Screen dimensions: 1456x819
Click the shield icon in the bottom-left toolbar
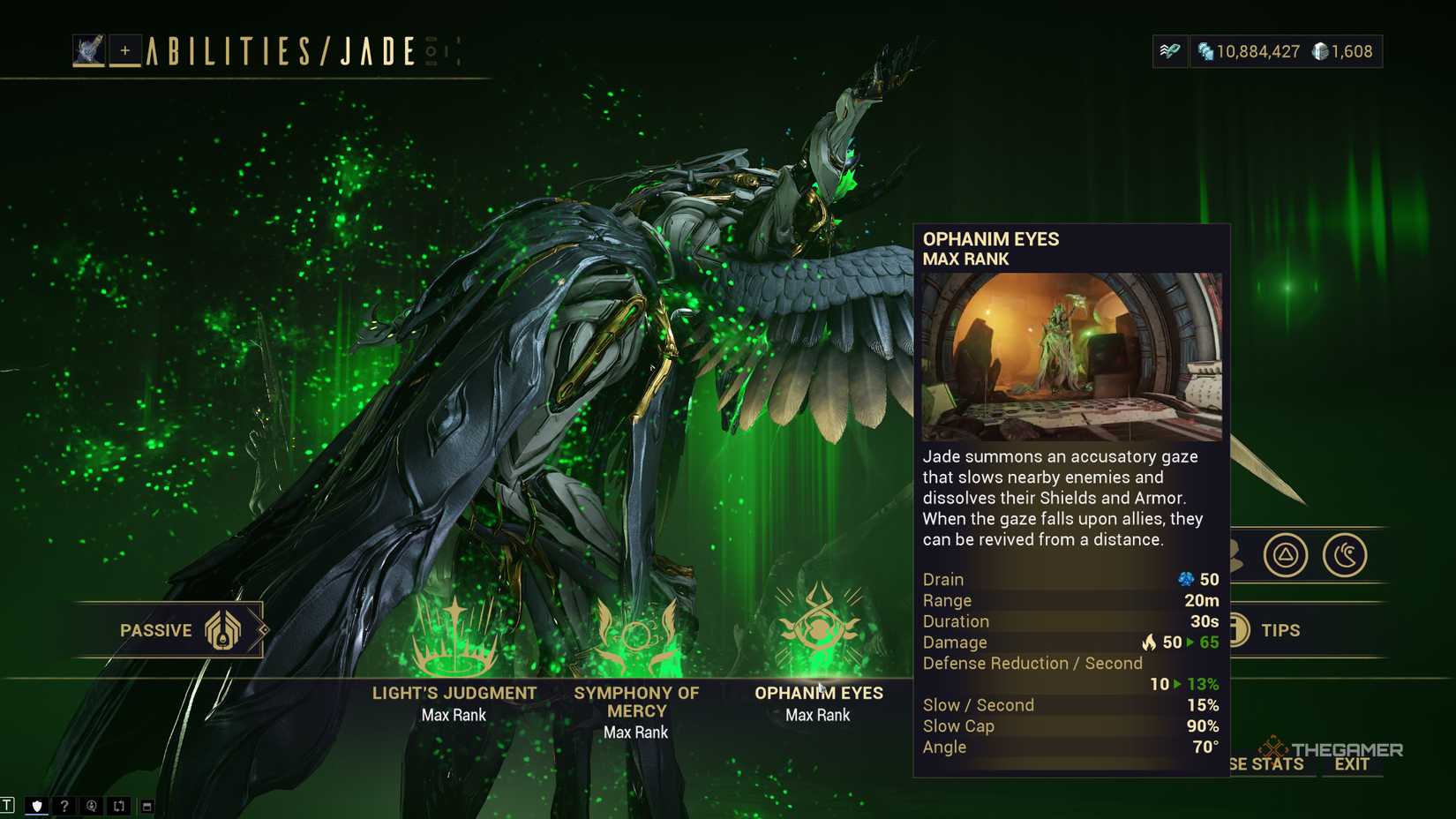(36, 805)
